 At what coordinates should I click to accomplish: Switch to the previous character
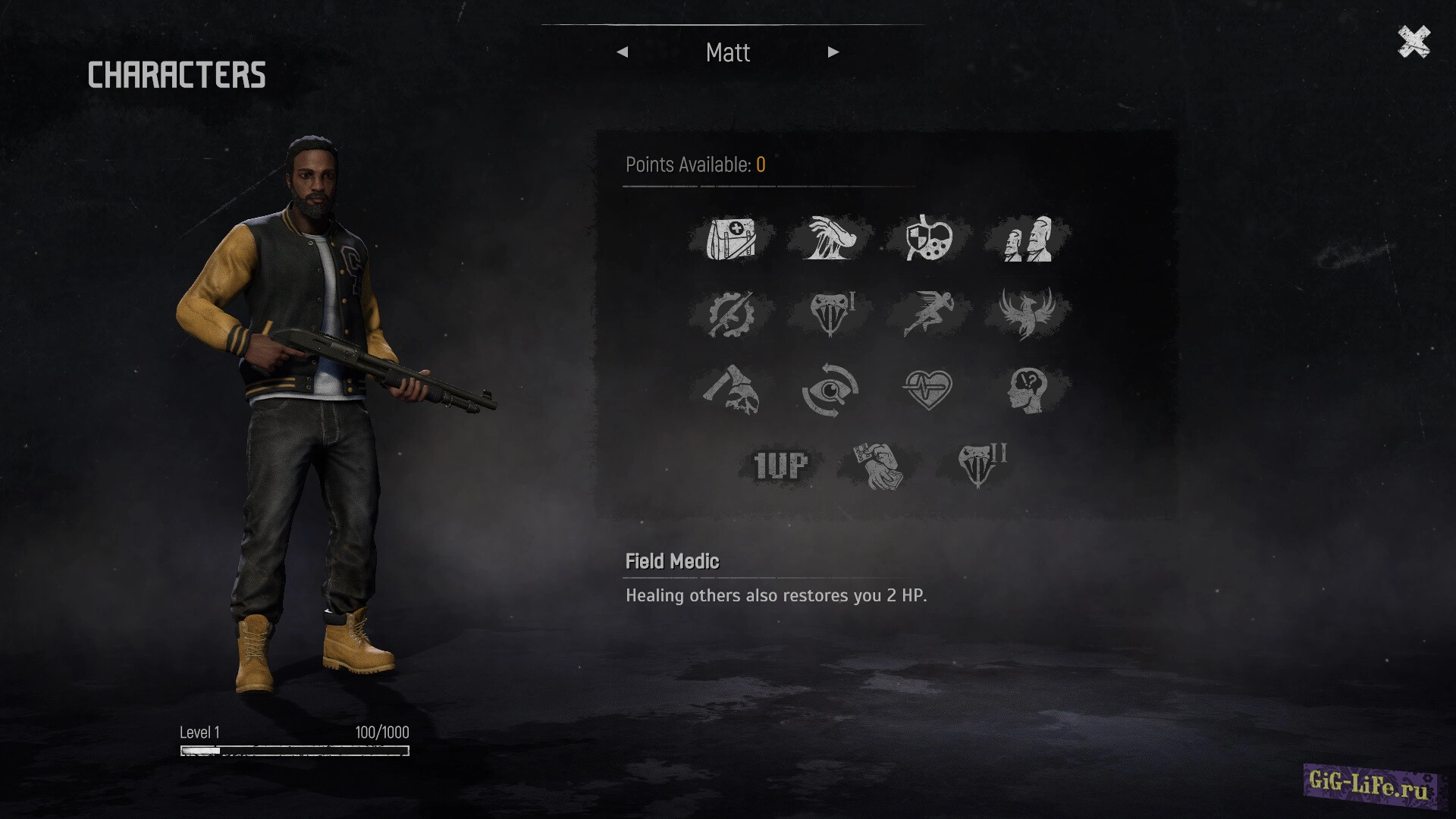623,52
